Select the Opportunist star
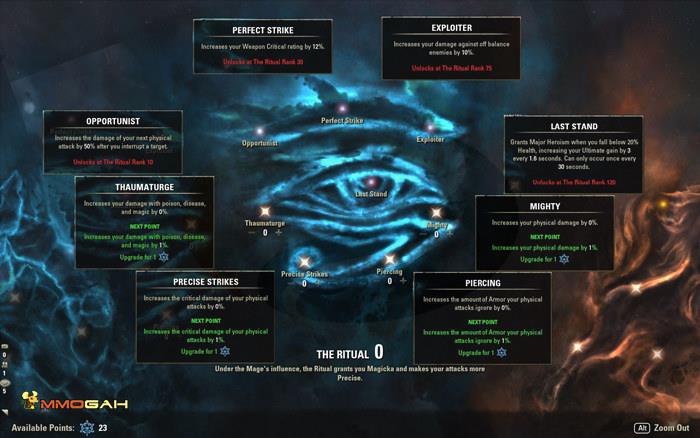The height and width of the screenshot is (438, 700). coord(258,131)
